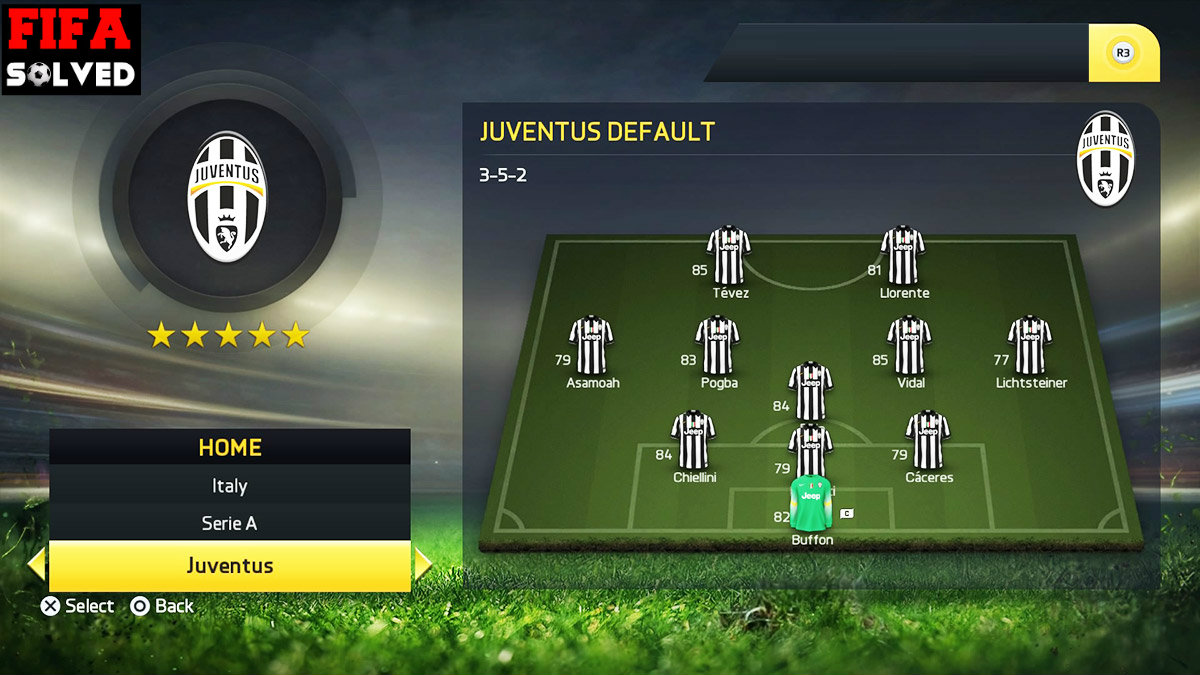Click the right arrow beside Juventus
The width and height of the screenshot is (1200, 675).
point(422,566)
